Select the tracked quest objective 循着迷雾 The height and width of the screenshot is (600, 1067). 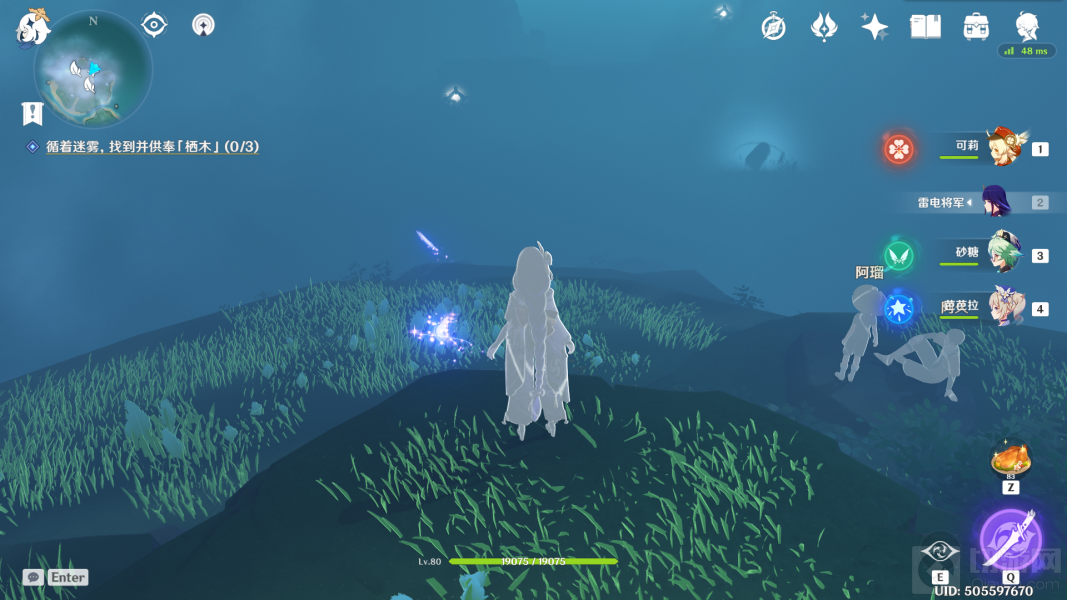tap(152, 147)
